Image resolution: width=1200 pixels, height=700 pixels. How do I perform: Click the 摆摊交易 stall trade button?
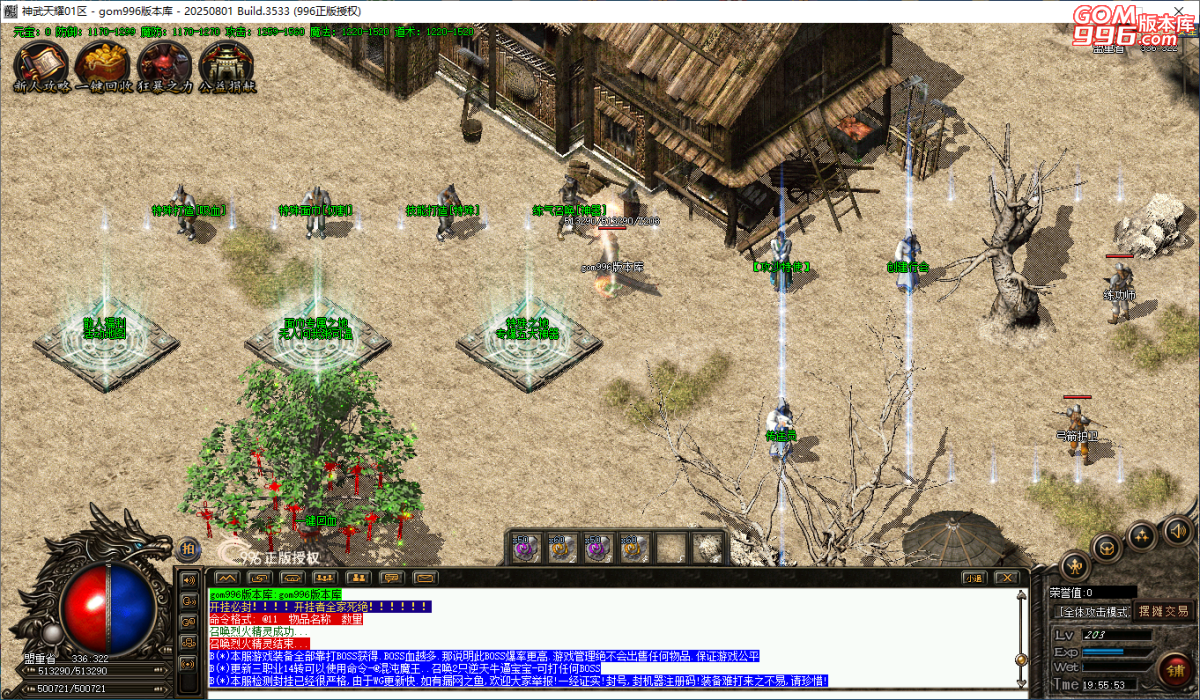(x=1163, y=611)
